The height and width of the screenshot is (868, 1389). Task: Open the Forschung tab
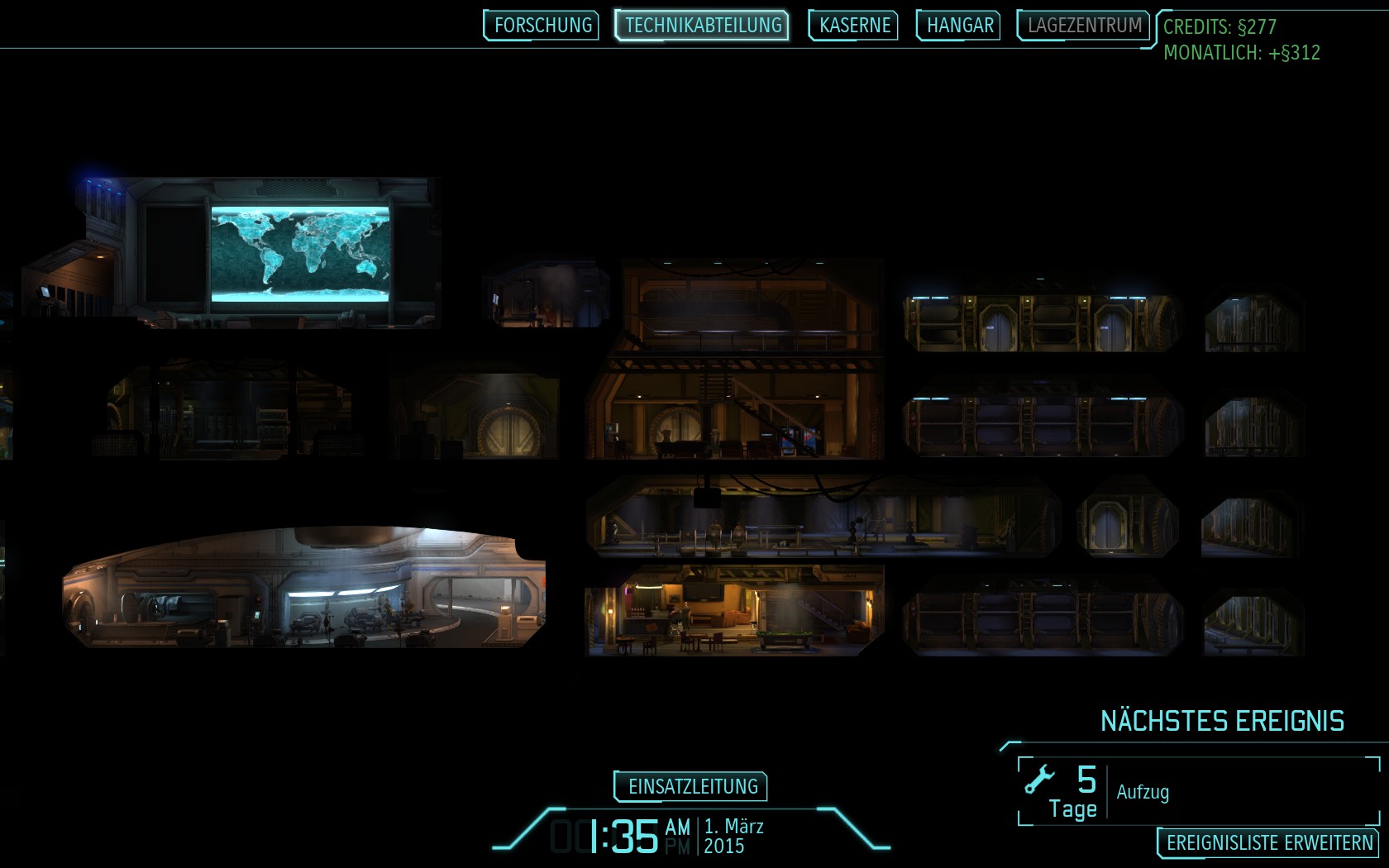tap(542, 26)
